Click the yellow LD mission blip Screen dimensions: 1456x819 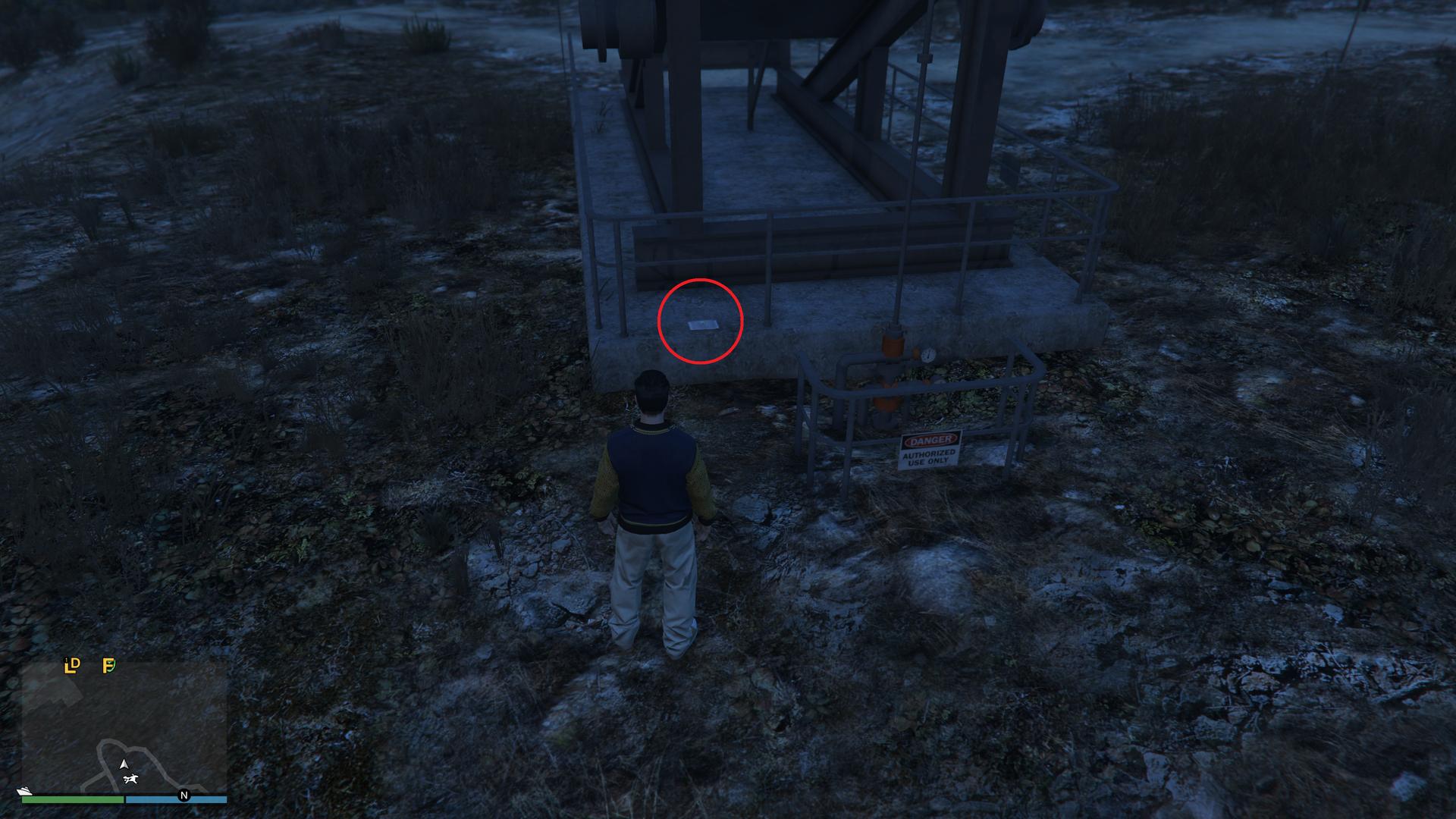pyautogui.click(x=72, y=666)
